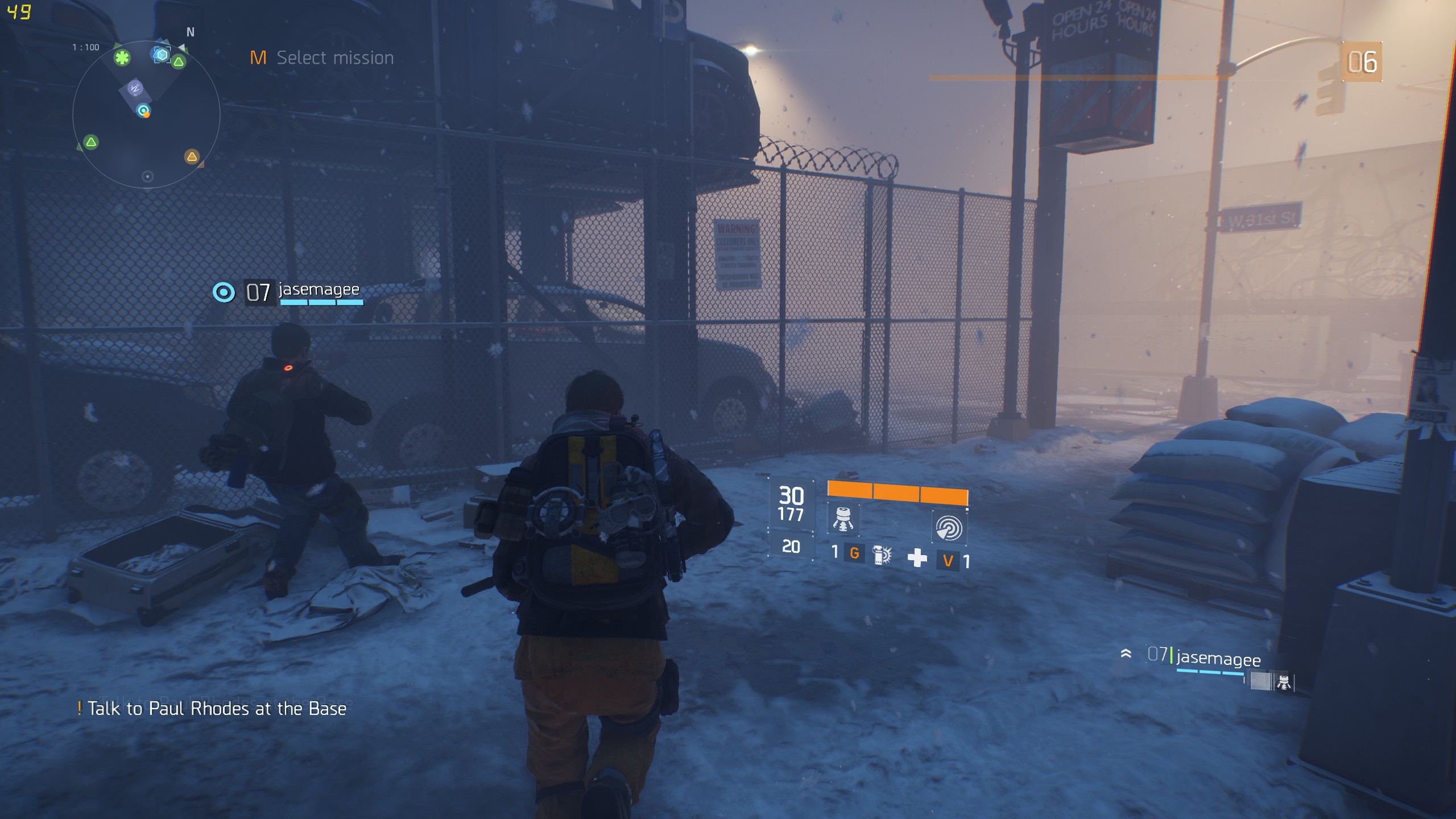Click the double chevron beside jasemagee's group entry
This screenshot has height=819, width=1456.
click(x=1126, y=653)
